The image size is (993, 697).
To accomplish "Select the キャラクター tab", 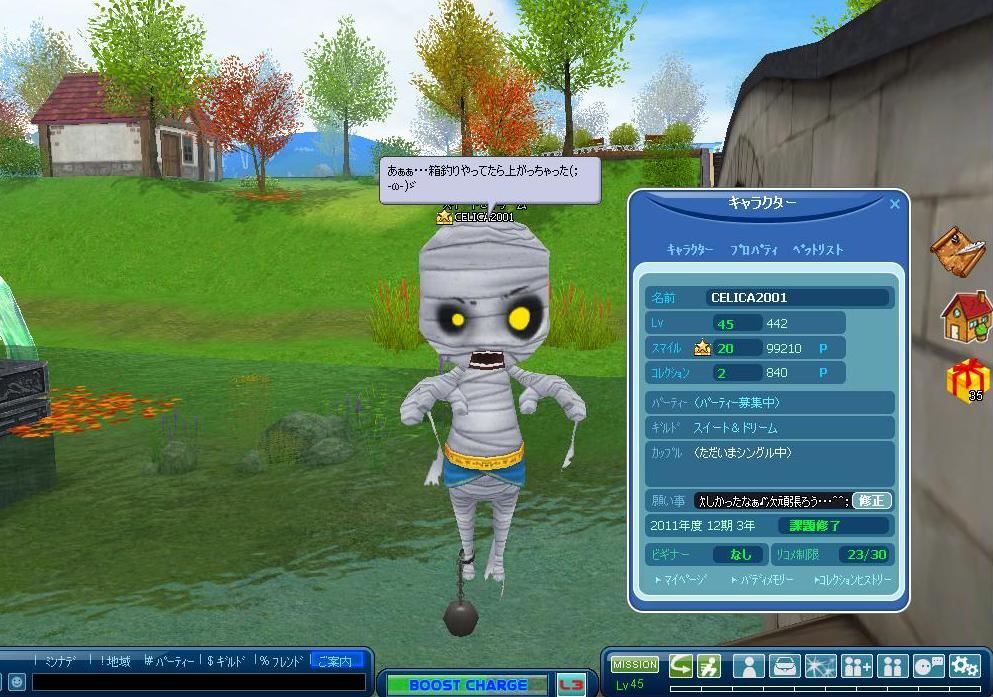I will [x=690, y=249].
